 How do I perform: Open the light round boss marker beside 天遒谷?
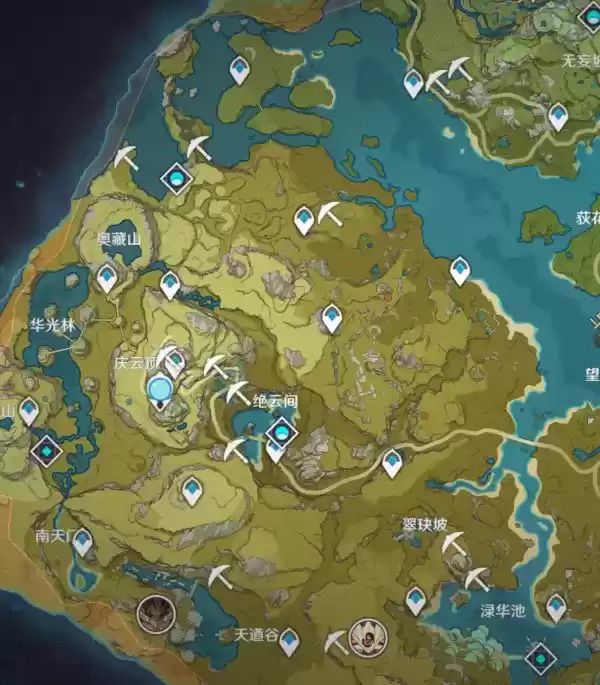(x=368, y=636)
